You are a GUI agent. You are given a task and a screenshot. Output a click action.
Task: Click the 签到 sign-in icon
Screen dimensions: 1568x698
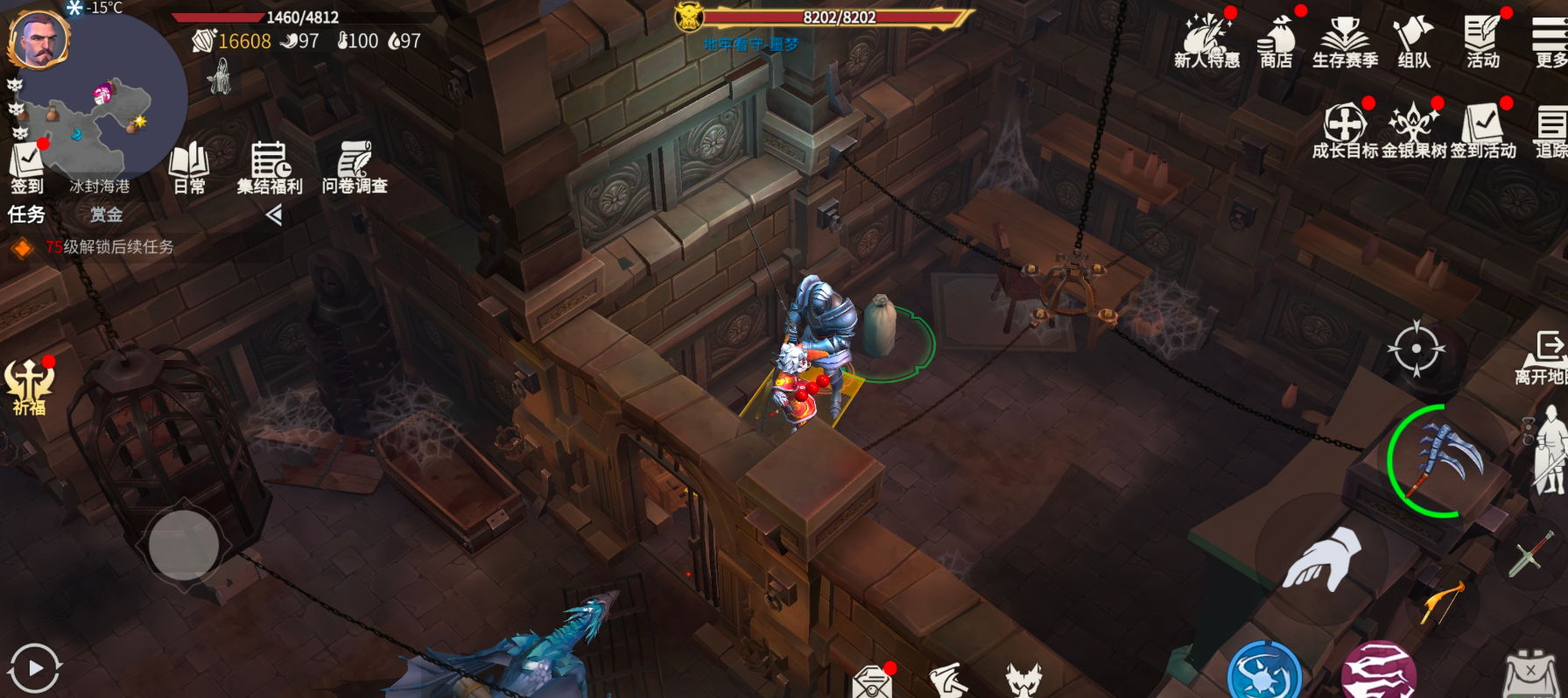(27, 166)
